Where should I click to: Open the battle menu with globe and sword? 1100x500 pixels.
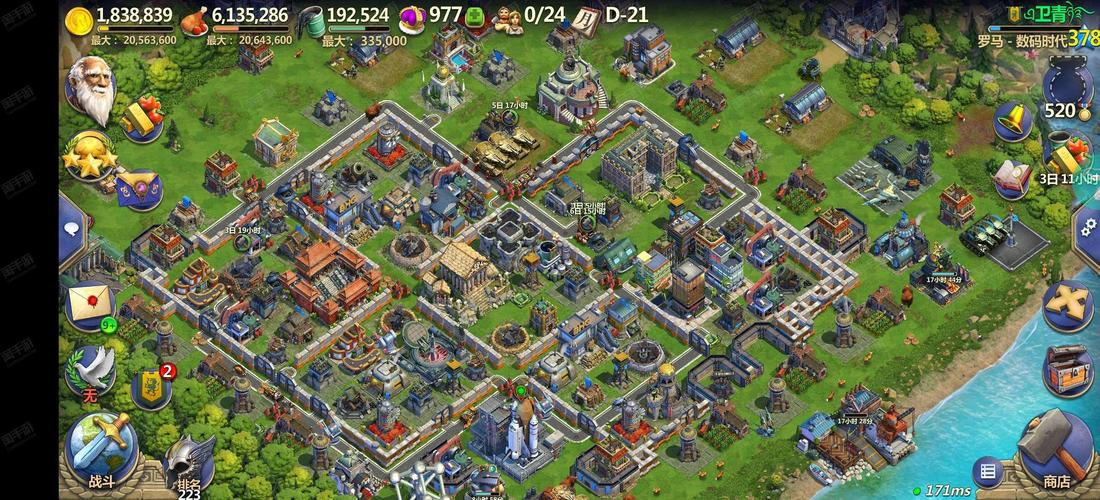click(100, 447)
